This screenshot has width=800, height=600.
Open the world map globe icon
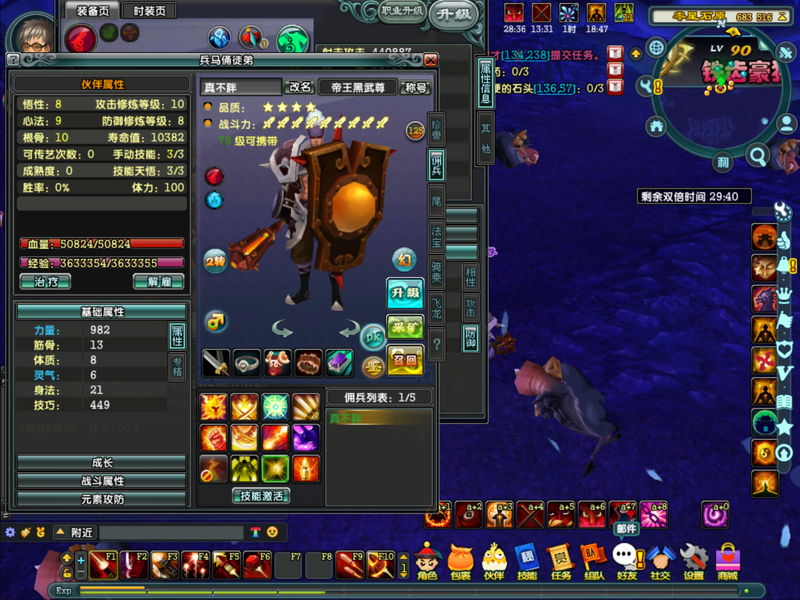pos(656,48)
